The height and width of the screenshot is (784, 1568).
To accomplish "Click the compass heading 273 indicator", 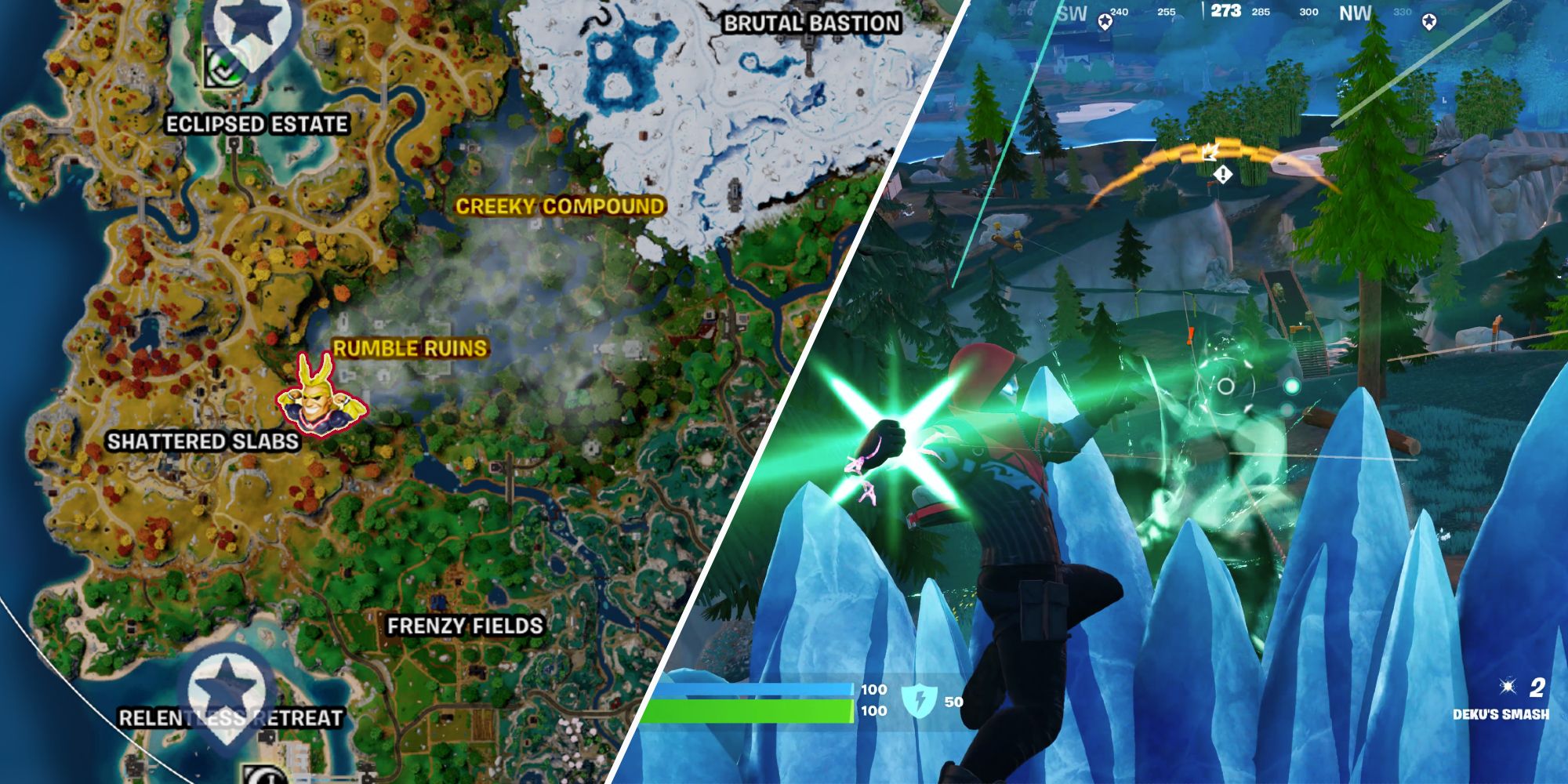I will [1228, 12].
